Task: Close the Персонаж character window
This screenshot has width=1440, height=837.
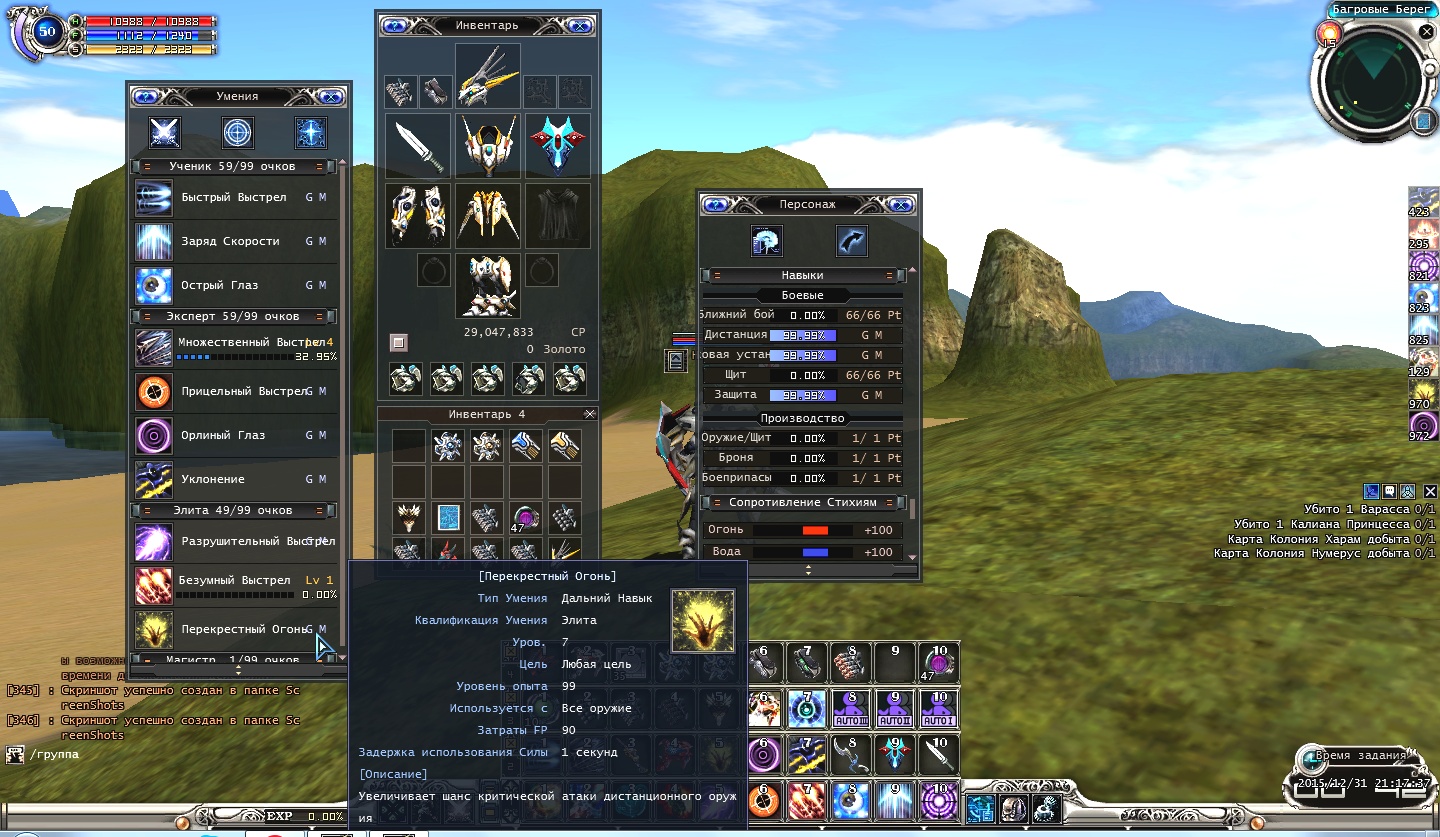Action: pyautogui.click(x=900, y=205)
